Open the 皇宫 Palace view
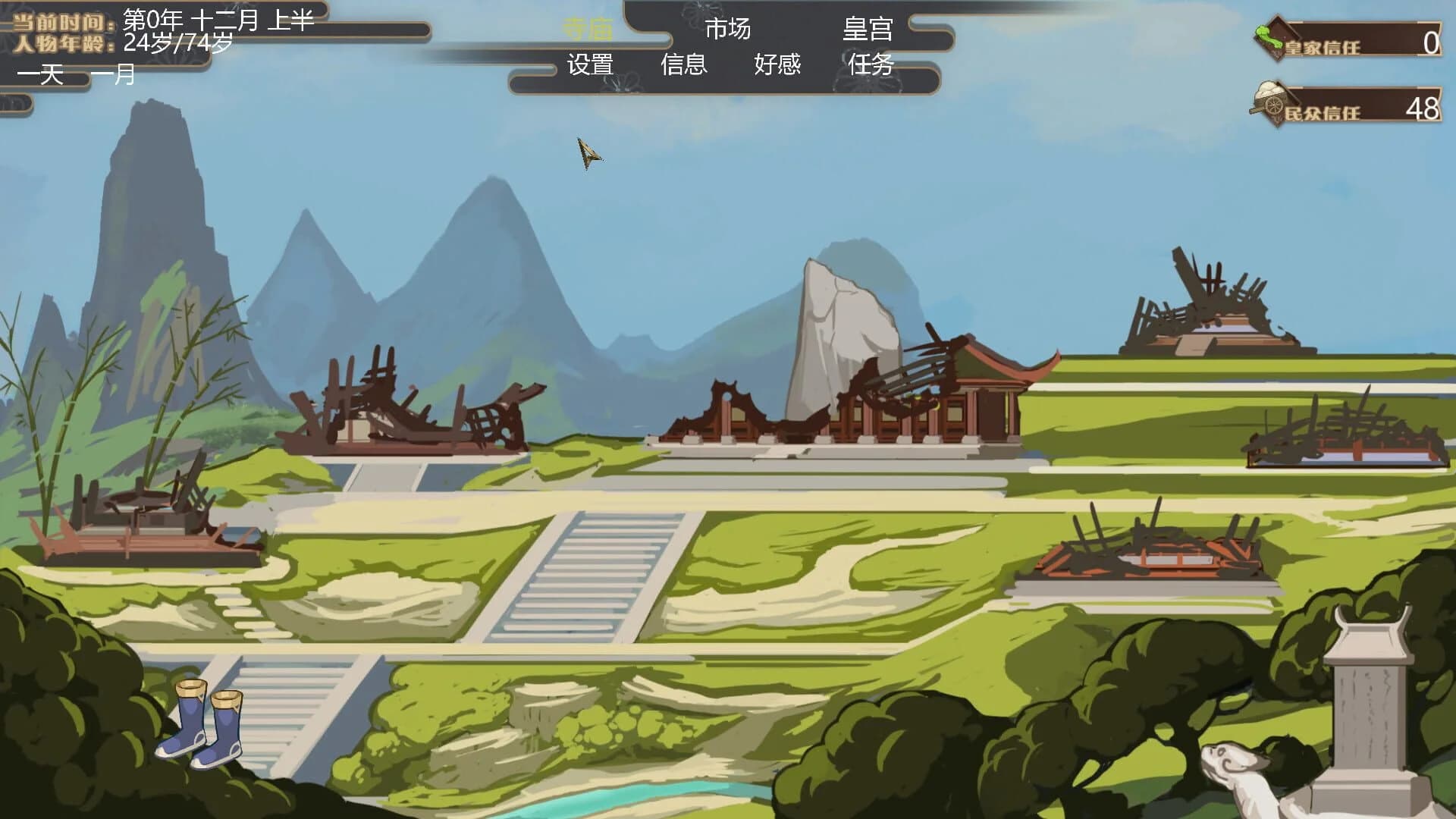 (867, 29)
